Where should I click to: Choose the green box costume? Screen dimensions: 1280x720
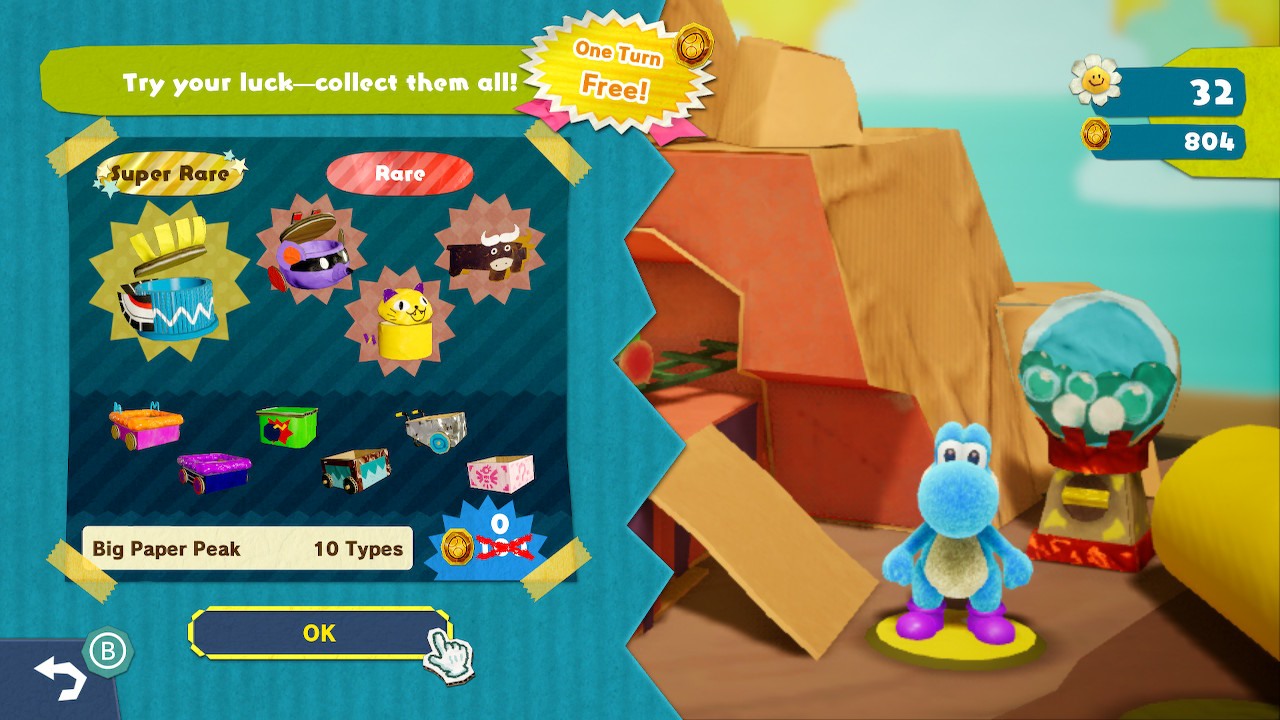(286, 425)
